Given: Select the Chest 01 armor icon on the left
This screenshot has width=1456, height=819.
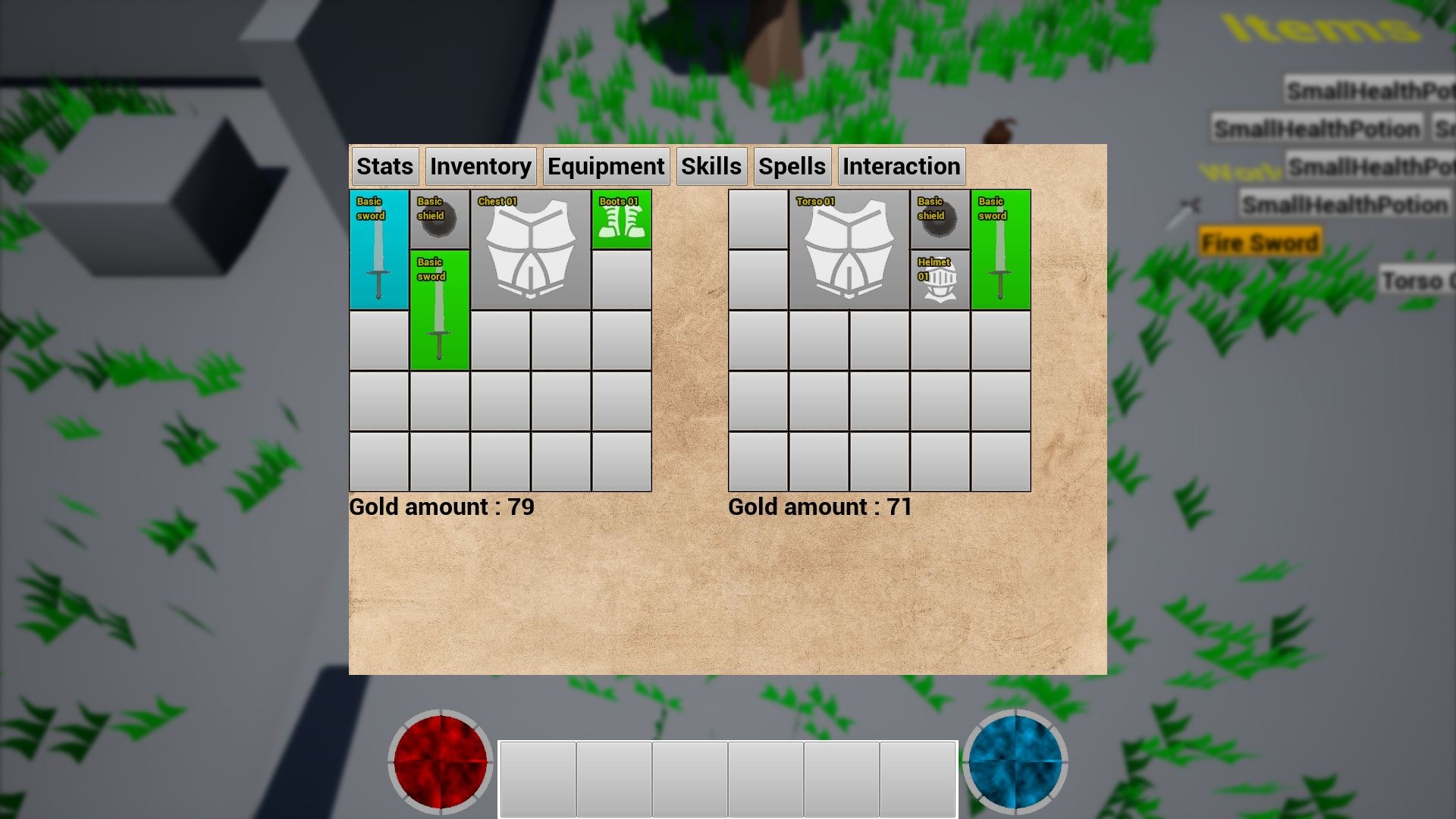Looking at the screenshot, I should [x=530, y=250].
